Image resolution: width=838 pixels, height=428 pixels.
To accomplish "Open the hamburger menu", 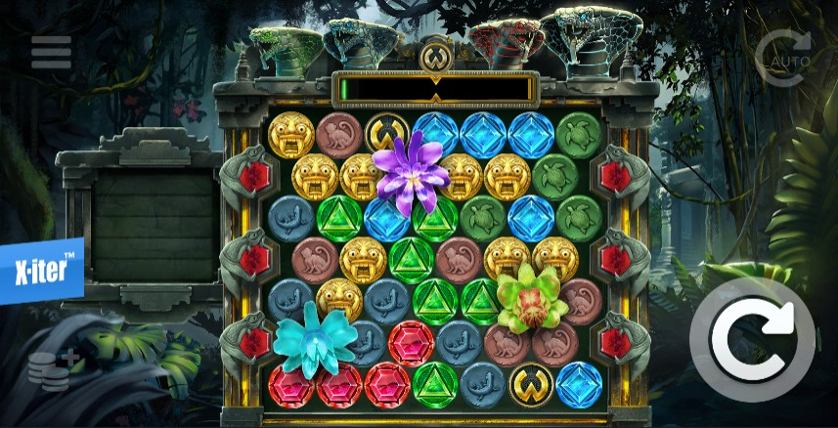I will pyautogui.click(x=51, y=52).
